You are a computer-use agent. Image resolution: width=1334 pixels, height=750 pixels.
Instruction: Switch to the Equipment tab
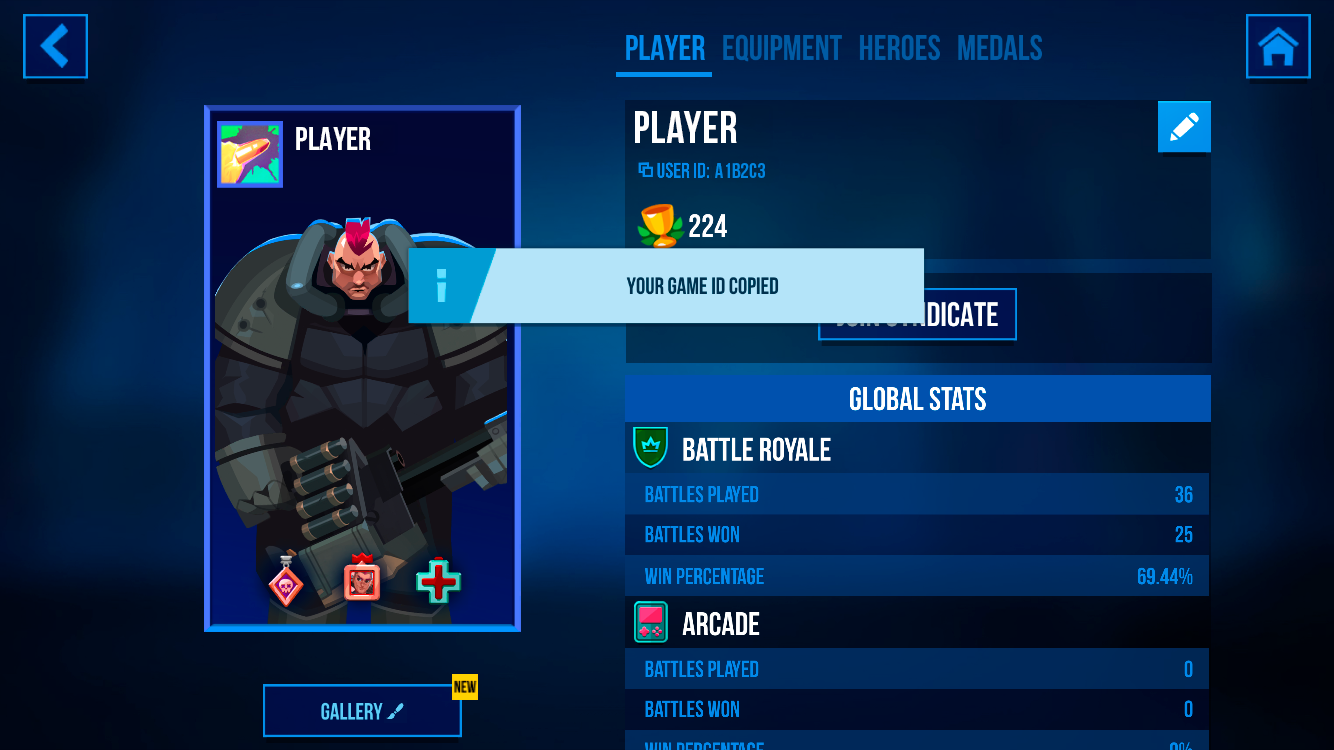(781, 48)
